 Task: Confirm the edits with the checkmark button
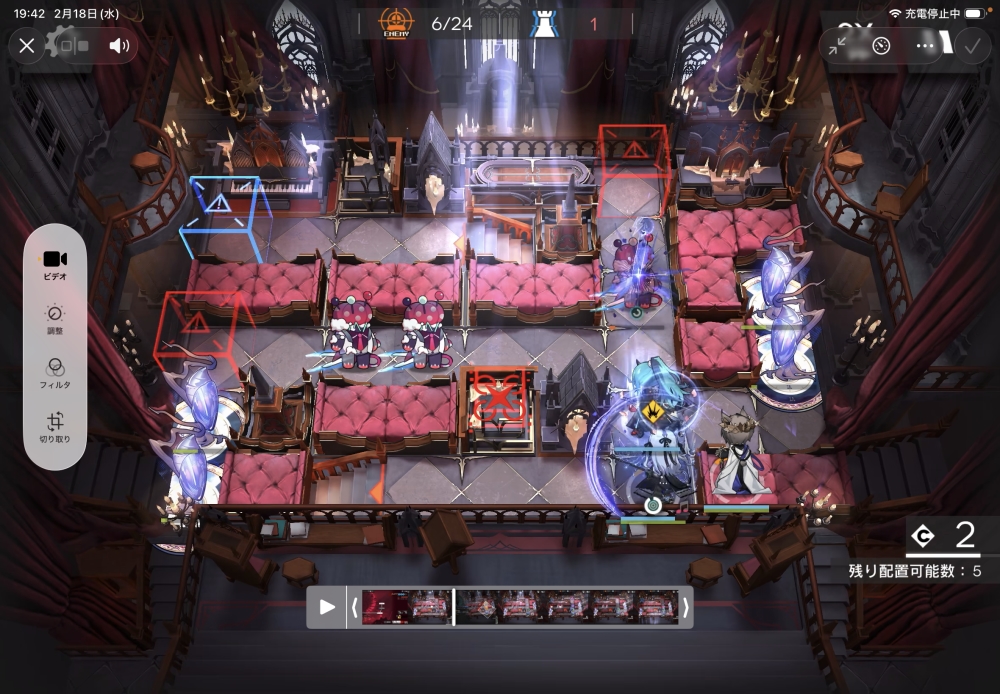click(970, 45)
